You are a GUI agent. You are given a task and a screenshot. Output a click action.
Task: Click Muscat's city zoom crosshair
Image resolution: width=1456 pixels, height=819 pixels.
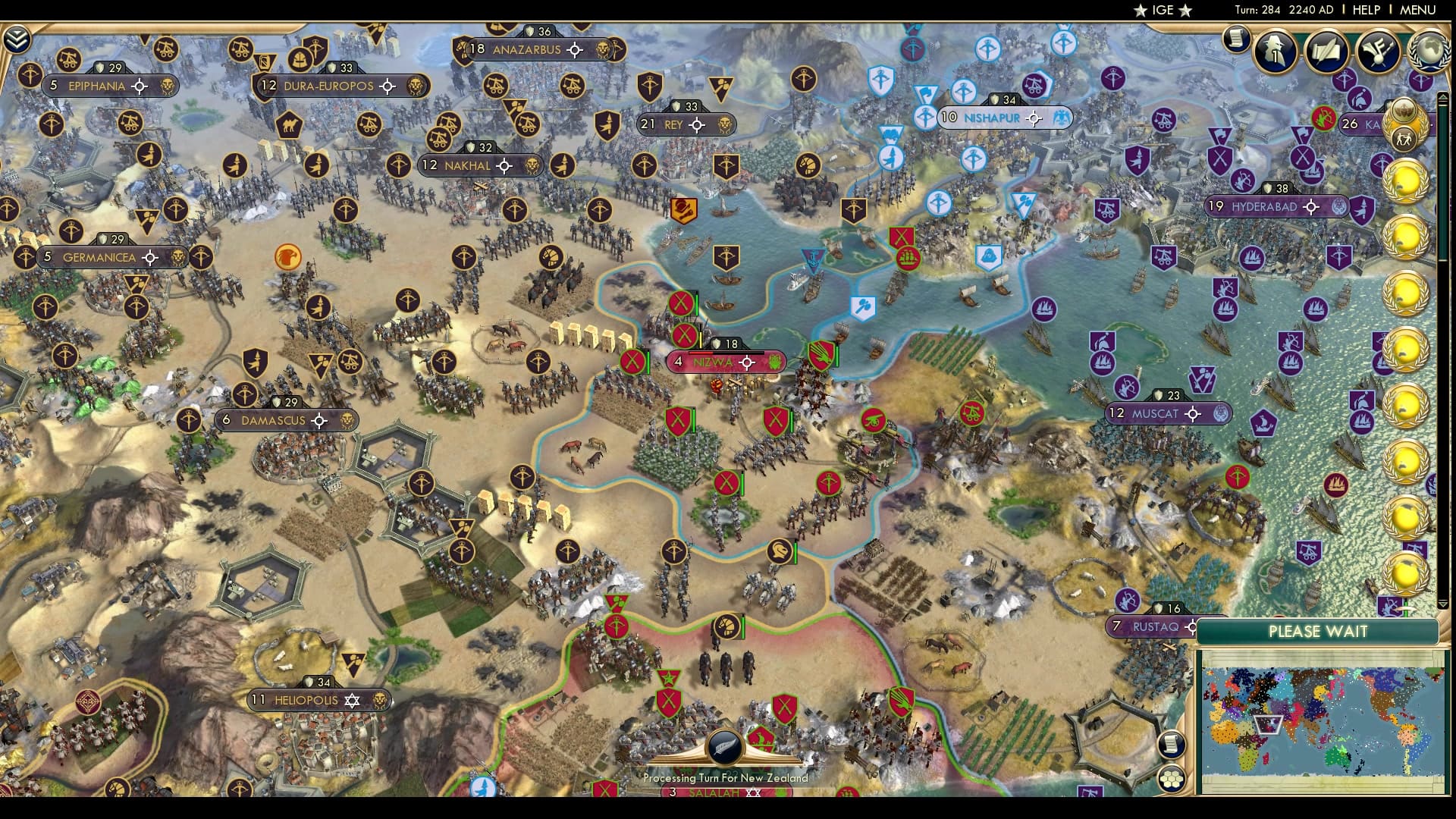coord(1193,413)
